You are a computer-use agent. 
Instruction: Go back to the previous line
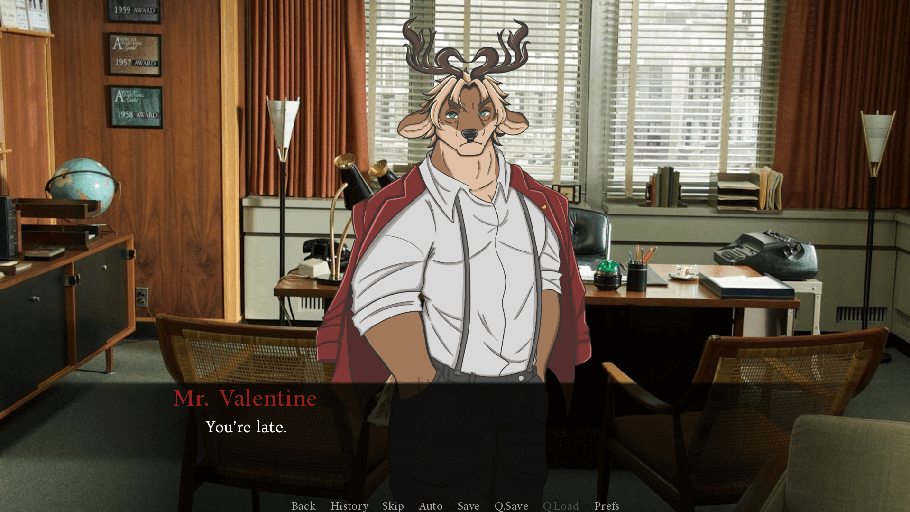tap(303, 506)
